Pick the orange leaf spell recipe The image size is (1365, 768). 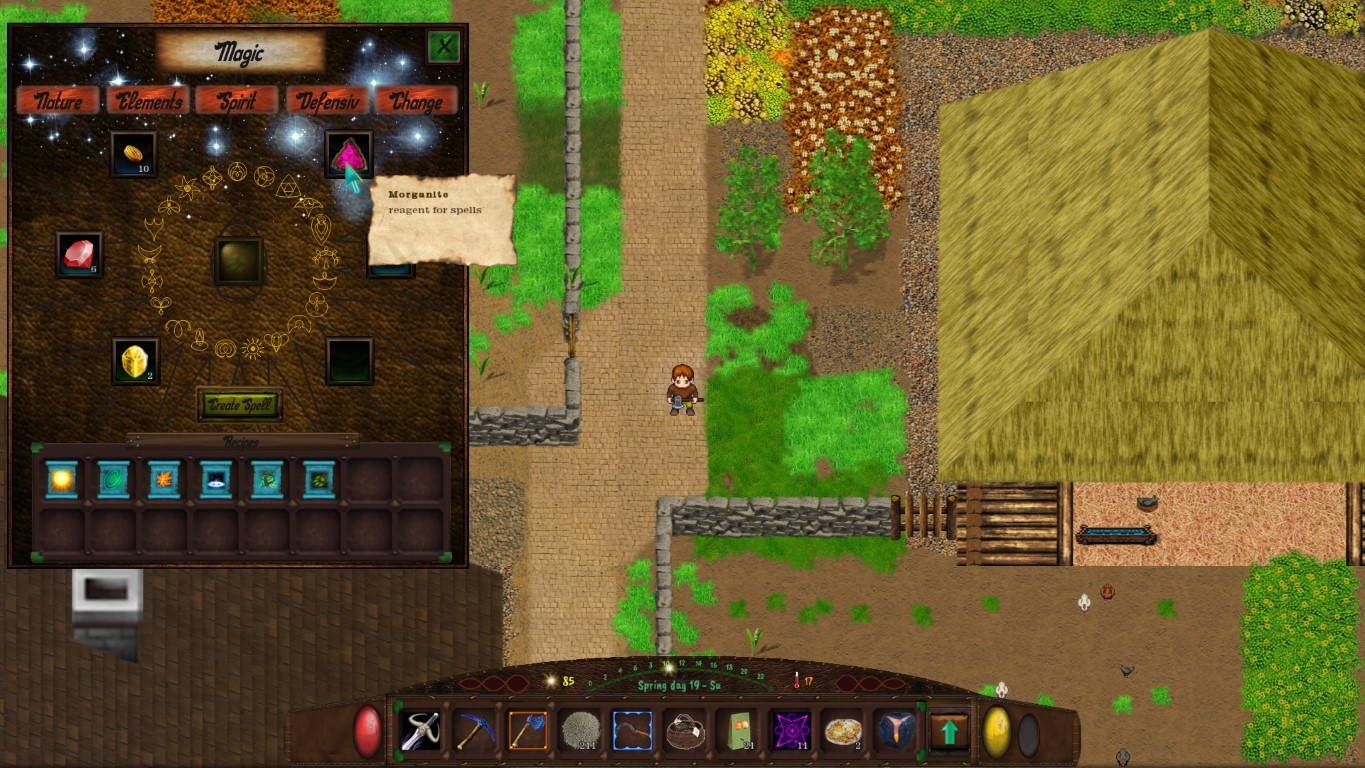[x=164, y=480]
